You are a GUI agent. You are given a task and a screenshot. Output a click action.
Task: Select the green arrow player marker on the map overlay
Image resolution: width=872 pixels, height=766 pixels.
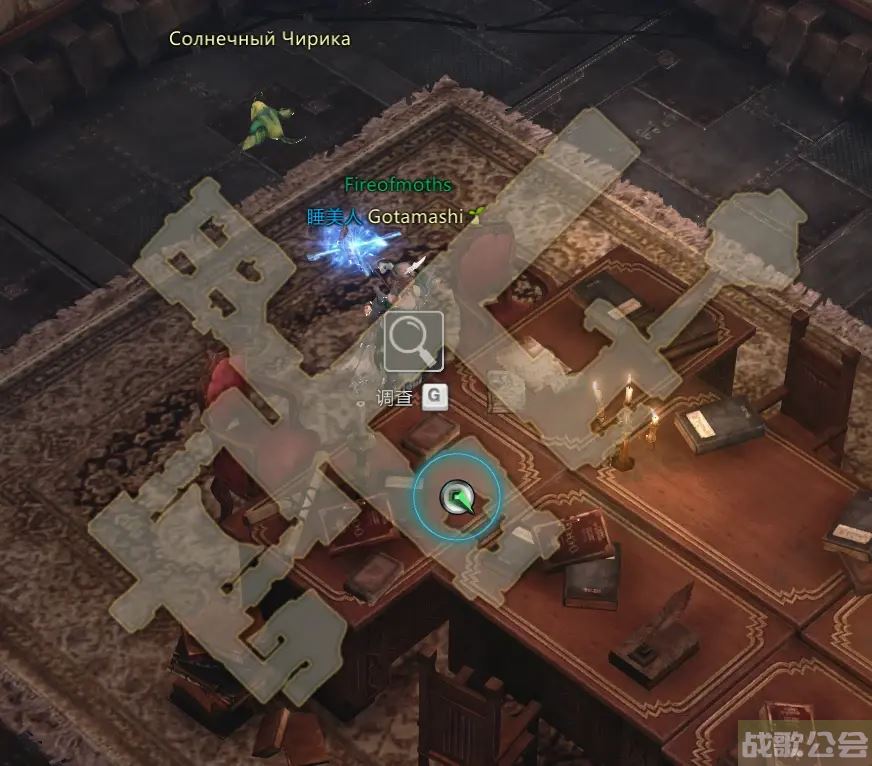(x=457, y=495)
